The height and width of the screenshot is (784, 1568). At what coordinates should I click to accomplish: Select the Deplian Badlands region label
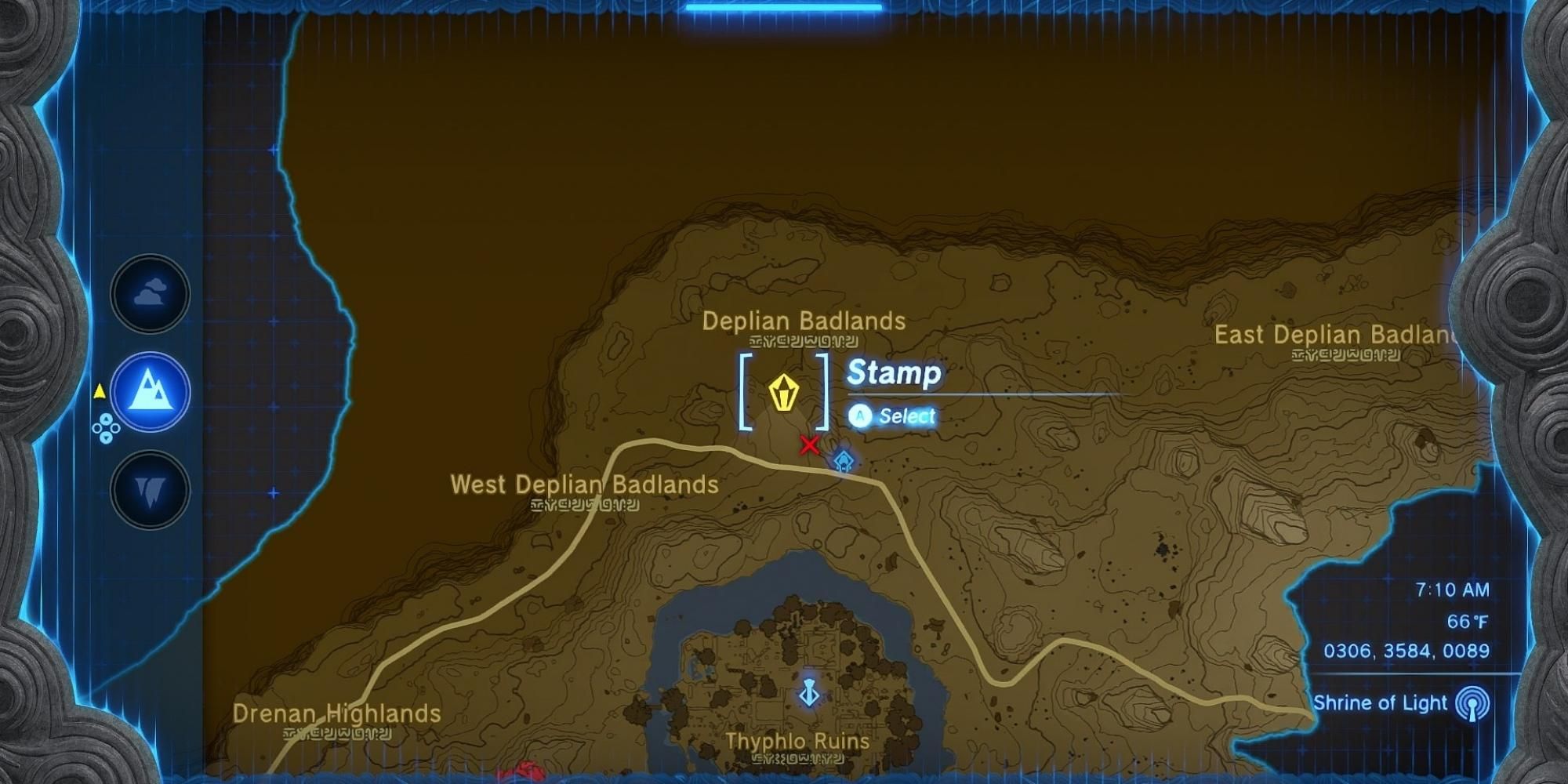pos(804,321)
